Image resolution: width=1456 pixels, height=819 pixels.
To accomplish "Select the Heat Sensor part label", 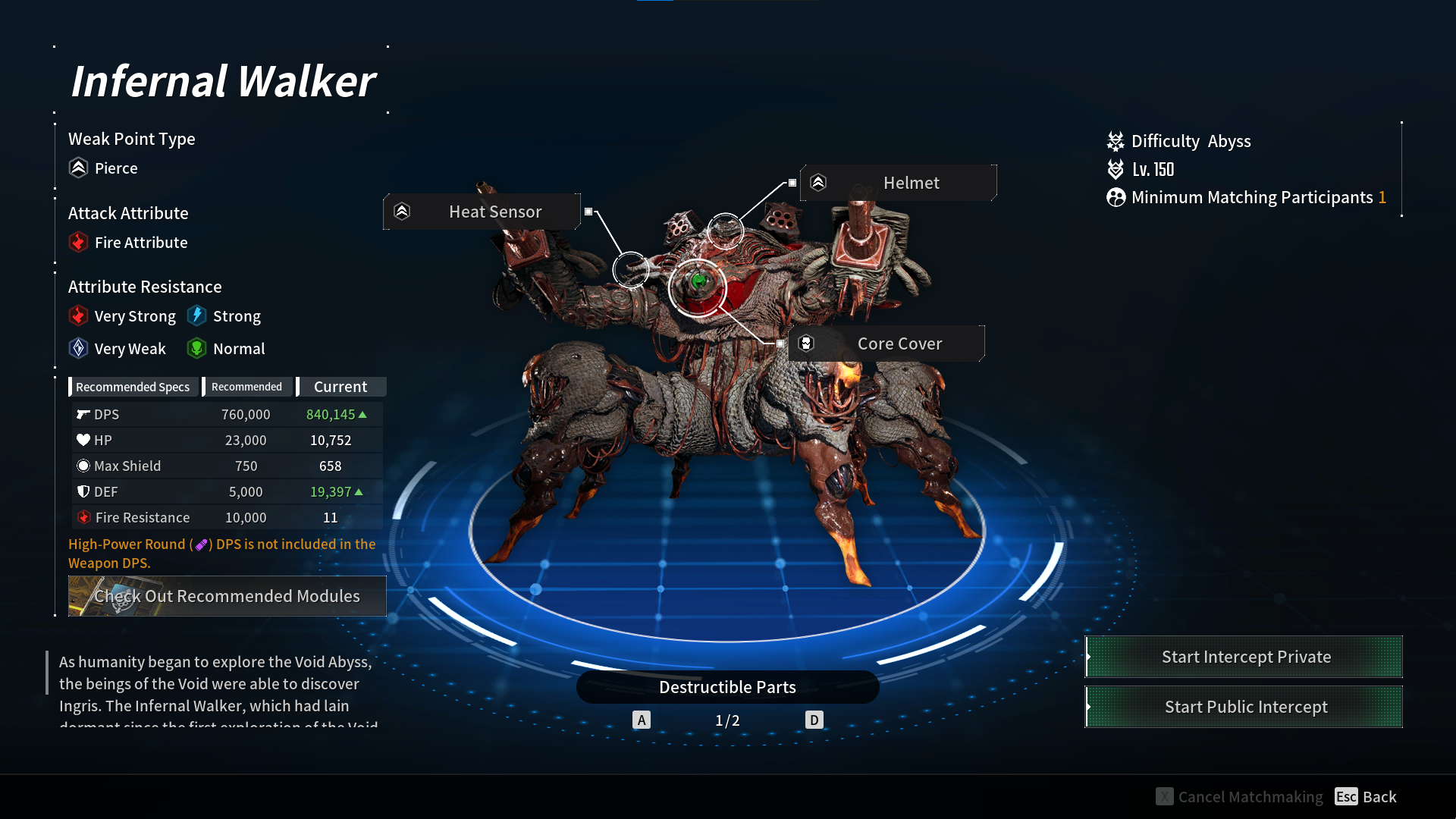I will coord(482,212).
